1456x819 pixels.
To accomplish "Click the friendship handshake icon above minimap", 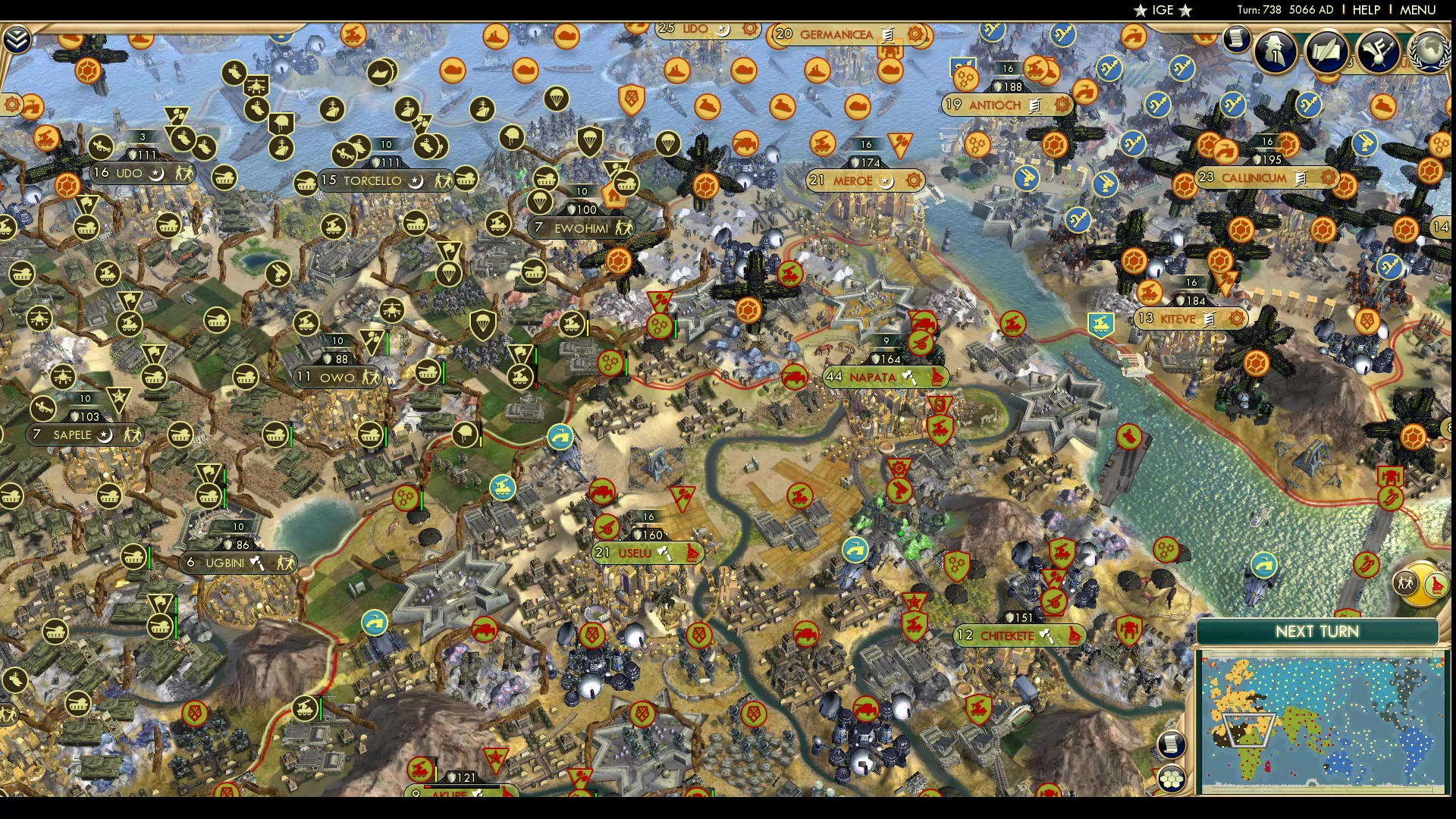I will (x=1405, y=583).
